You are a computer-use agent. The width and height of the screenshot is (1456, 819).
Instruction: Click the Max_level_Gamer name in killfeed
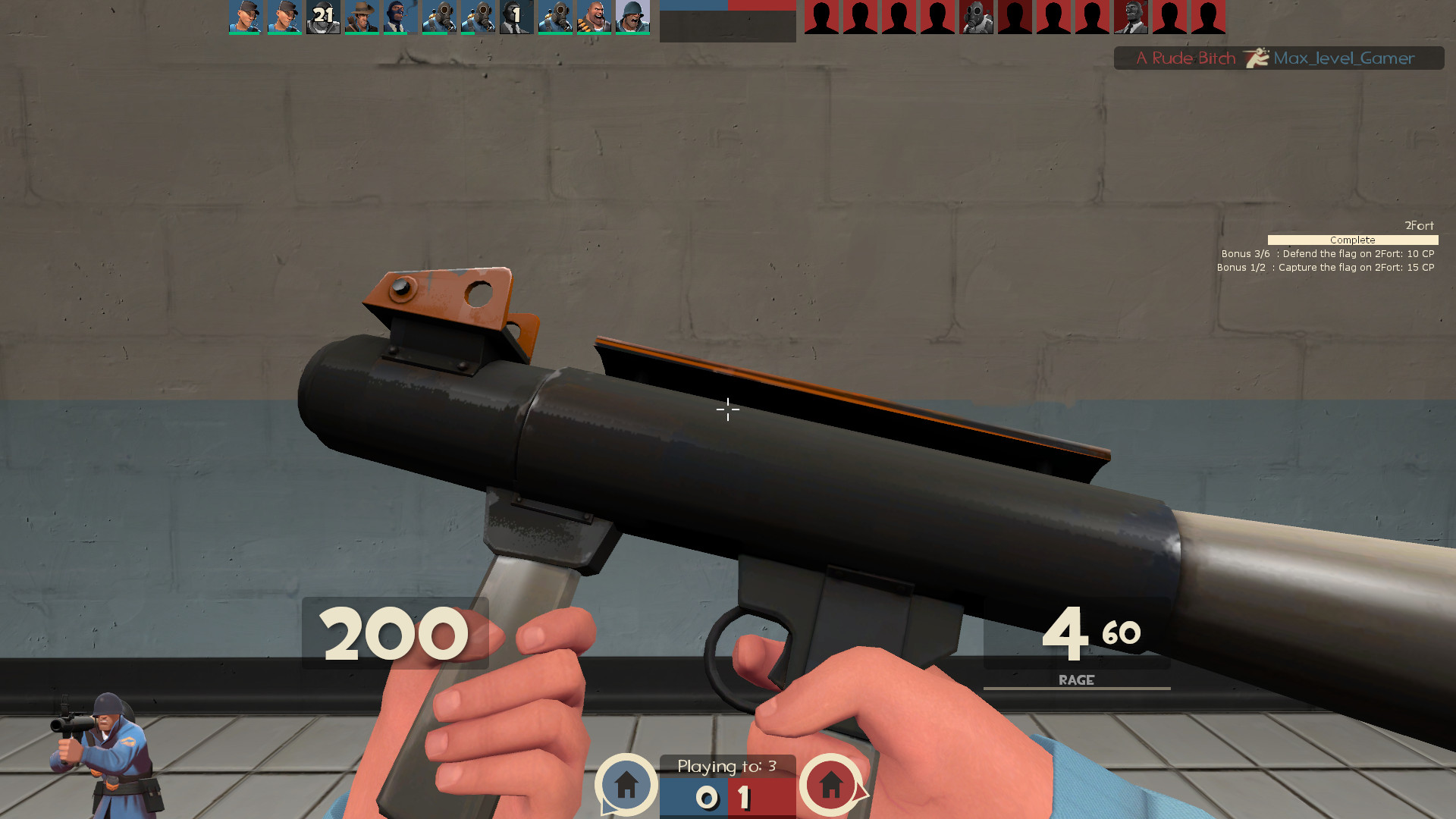pos(1345,58)
